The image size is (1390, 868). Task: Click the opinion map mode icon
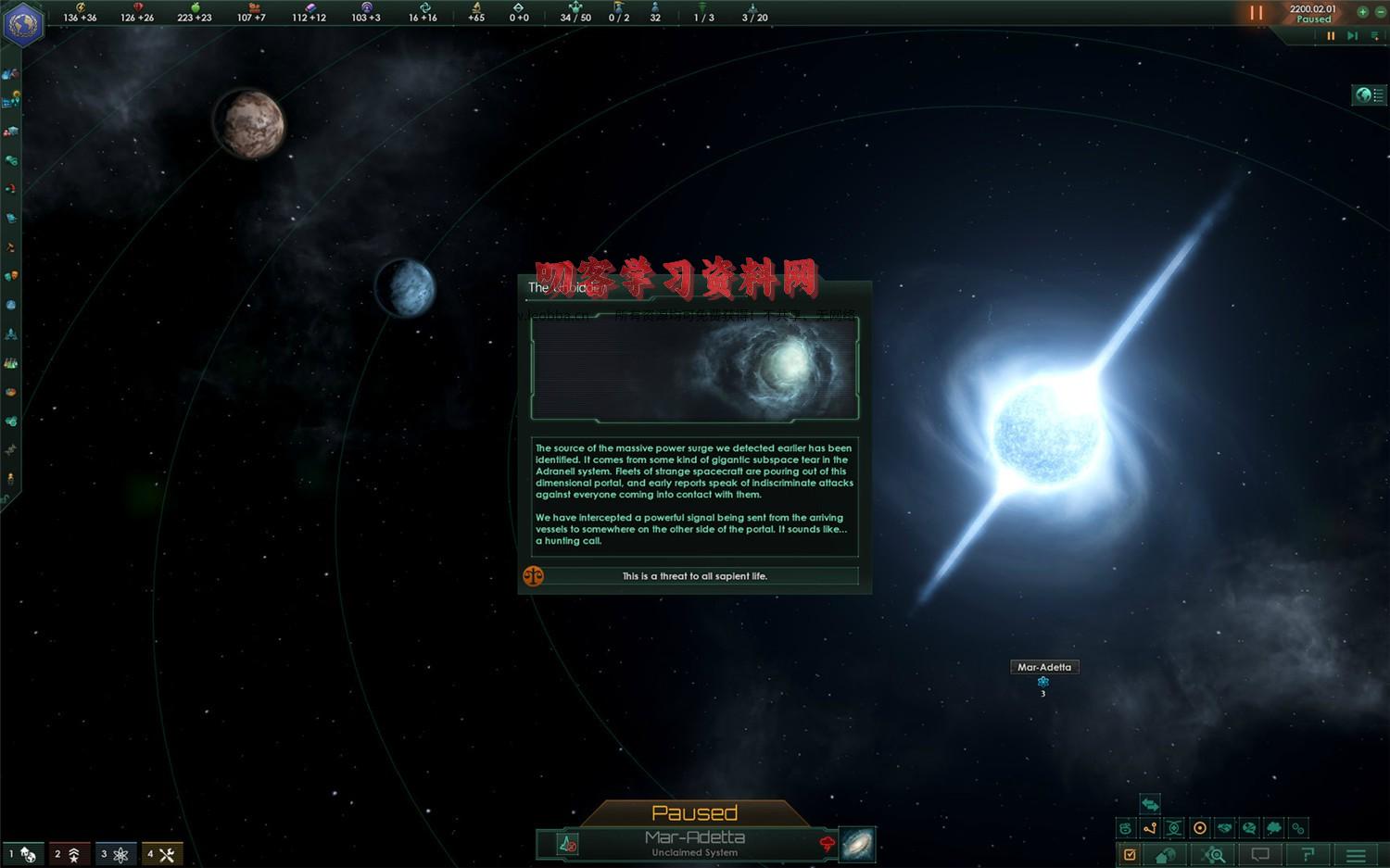(x=1250, y=827)
